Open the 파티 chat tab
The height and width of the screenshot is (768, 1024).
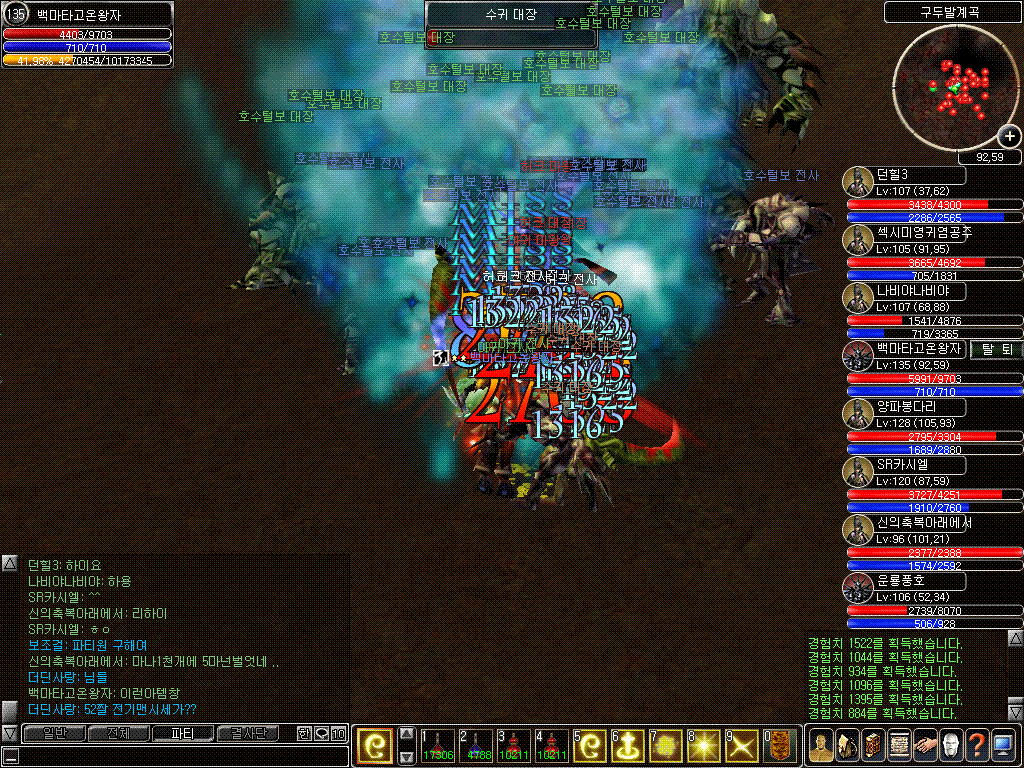pyautogui.click(x=183, y=733)
